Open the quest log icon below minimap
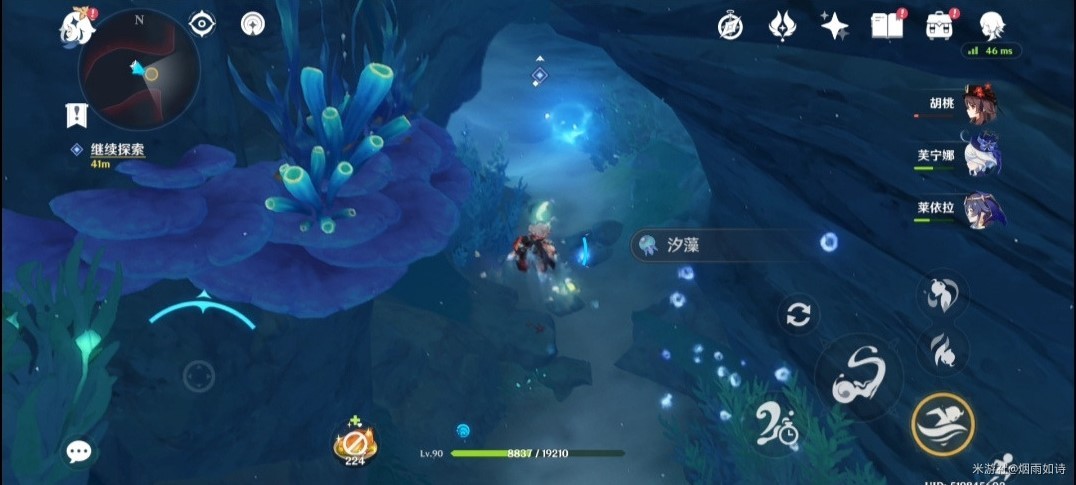This screenshot has height=485, width=1076. click(77, 115)
